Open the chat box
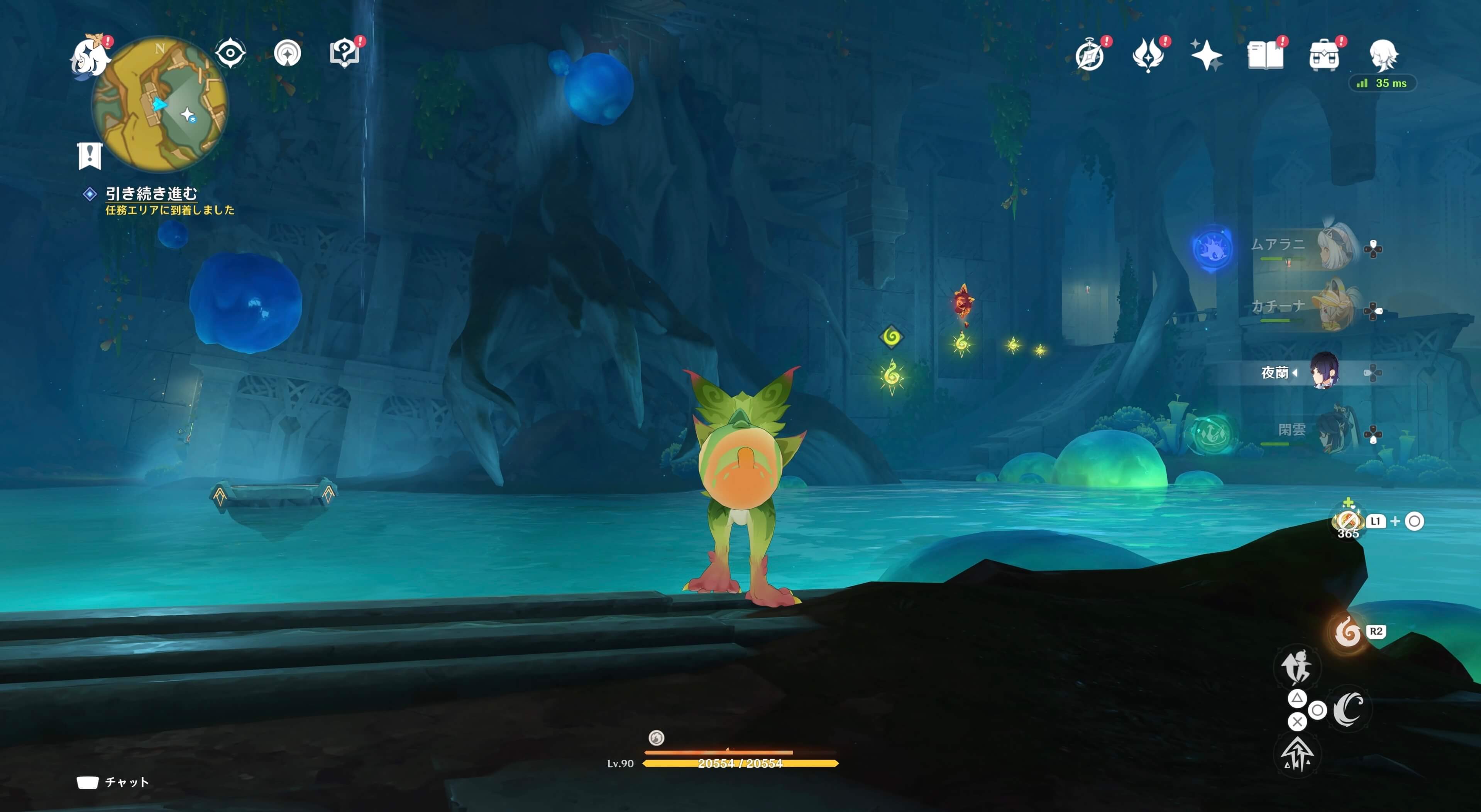Viewport: 1481px width, 812px height. 113,782
